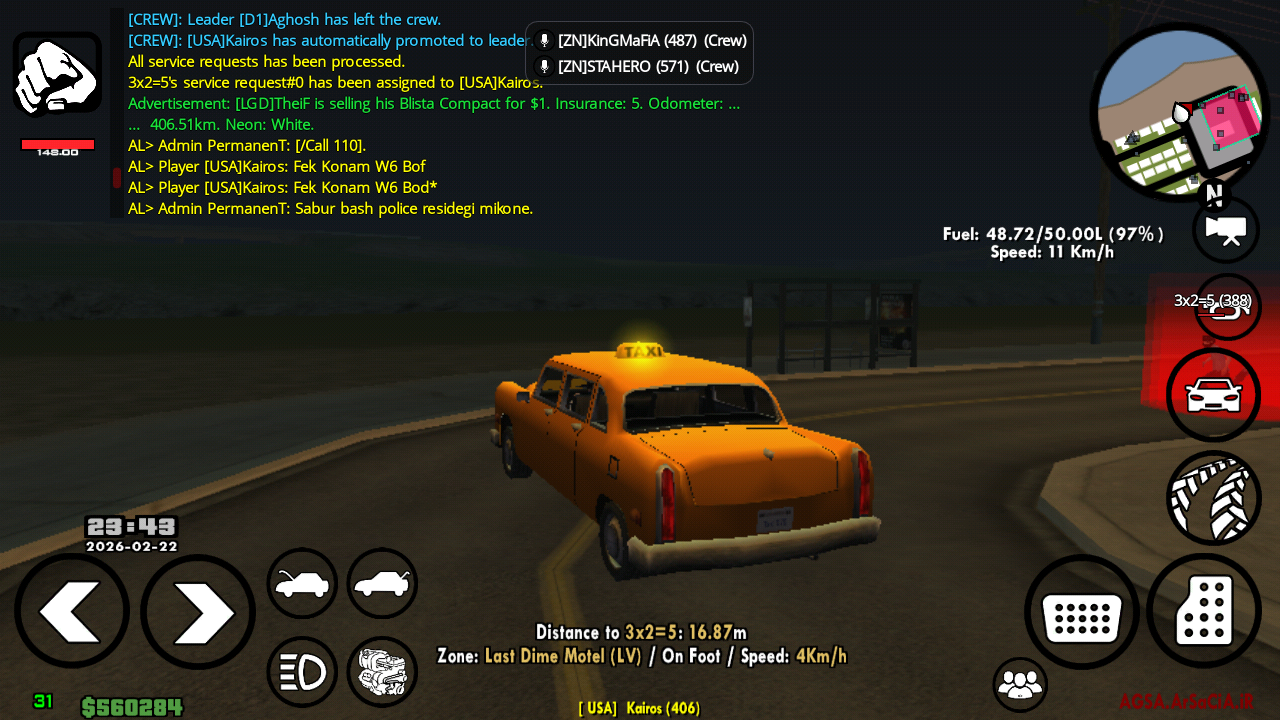Tap the fist weapon icon
The image size is (1280, 720).
pos(57,75)
